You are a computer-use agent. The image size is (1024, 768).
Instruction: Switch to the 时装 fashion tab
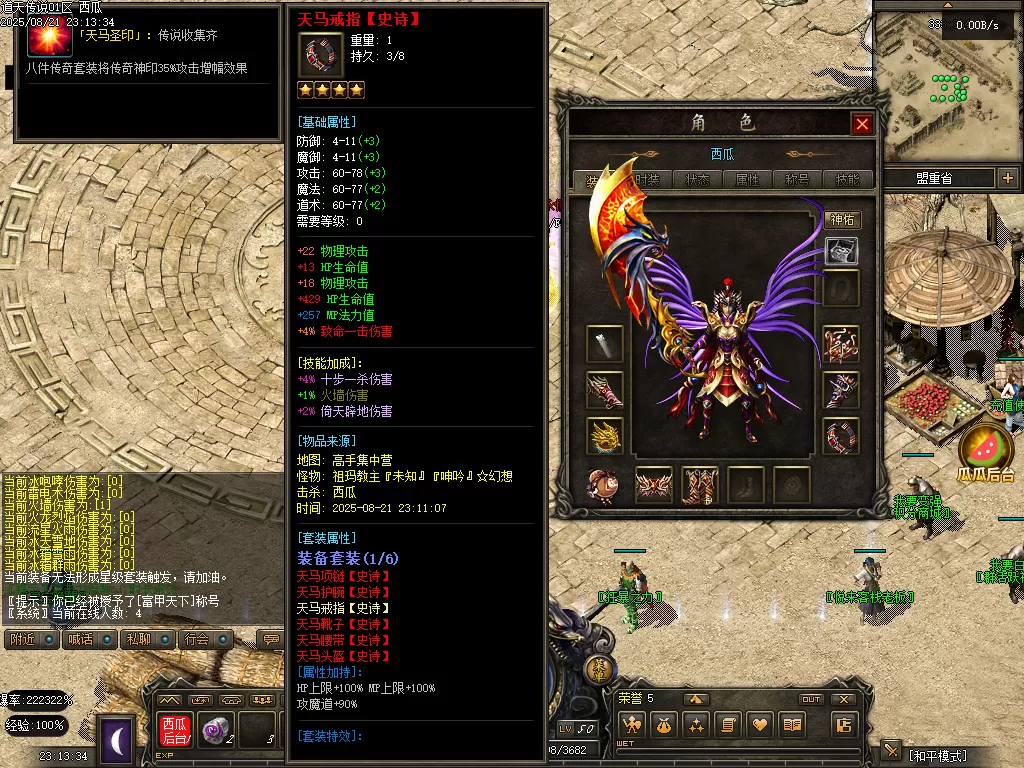(x=647, y=180)
